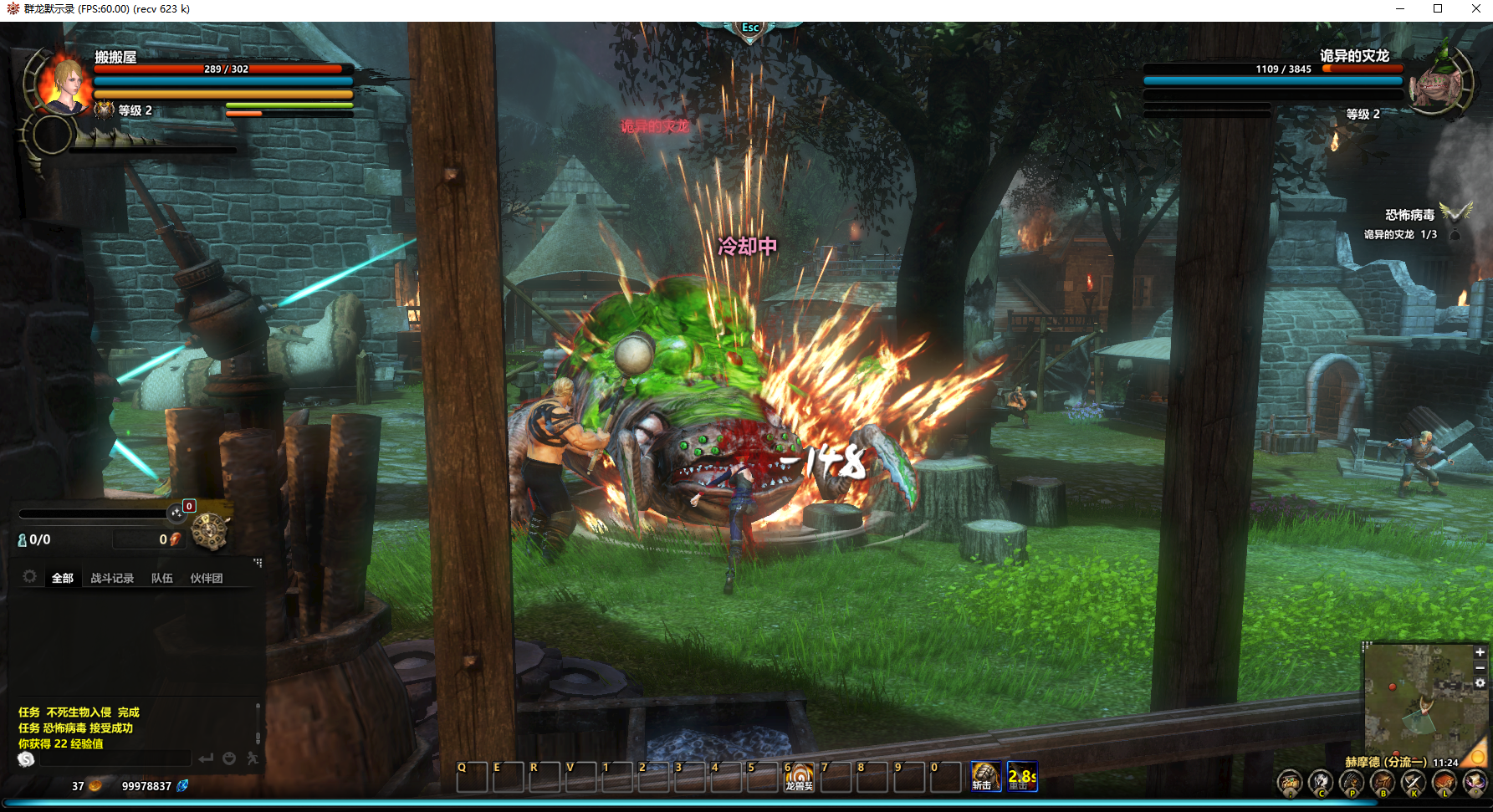Open the chat emoji picker
The image size is (1493, 812).
point(229,758)
